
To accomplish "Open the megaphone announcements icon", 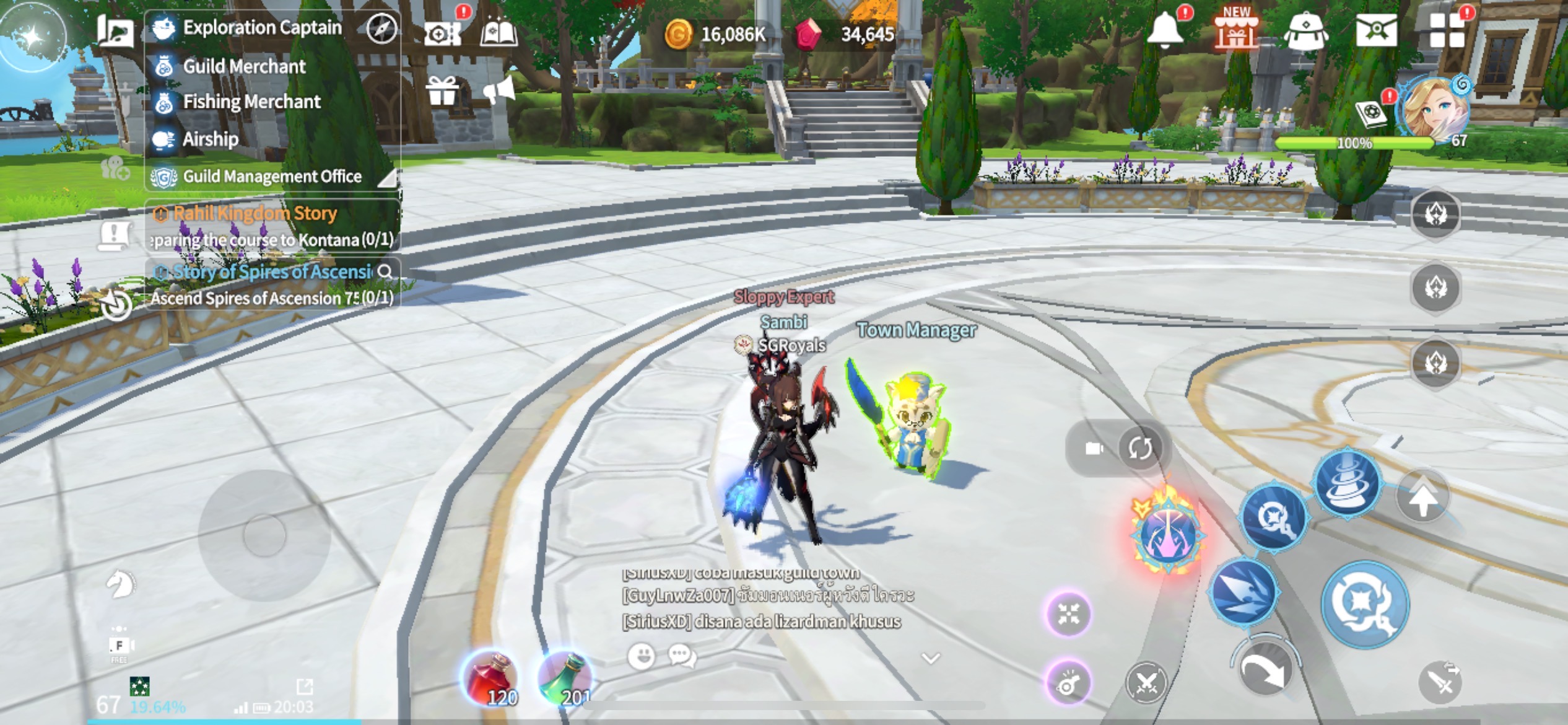I will point(499,92).
